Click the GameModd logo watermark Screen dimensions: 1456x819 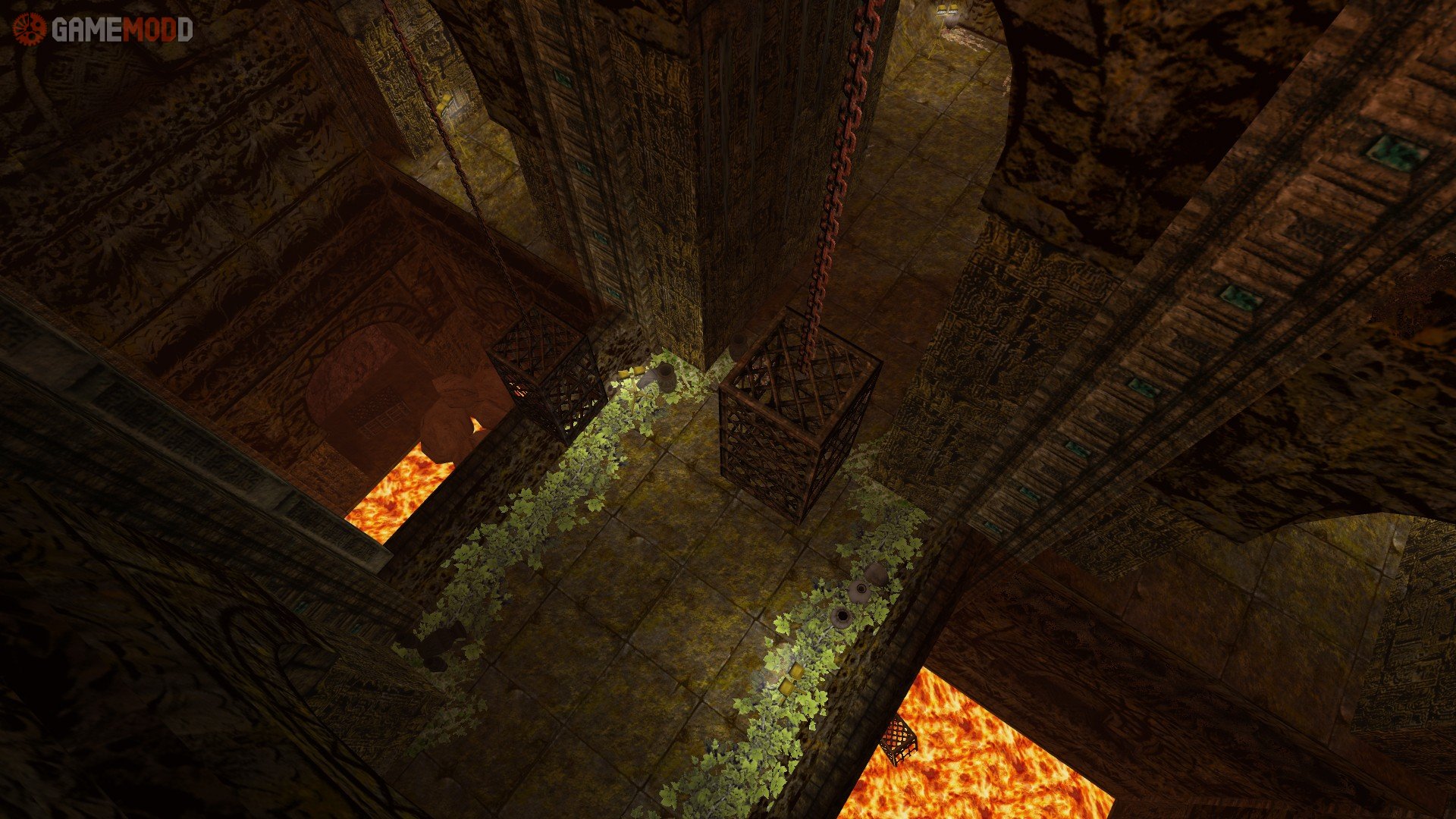click(x=102, y=30)
